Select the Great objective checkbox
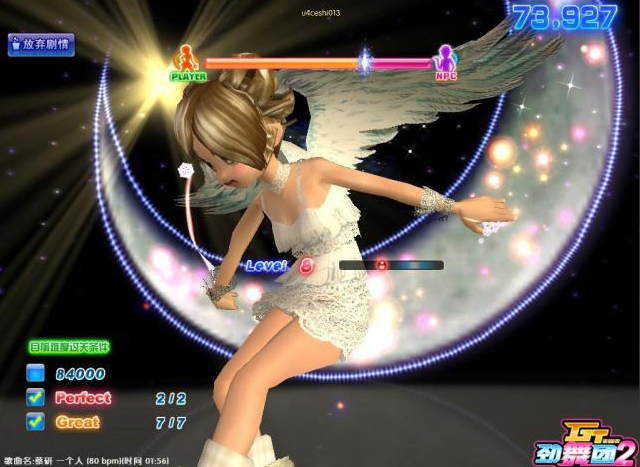640x467 pixels. [x=35, y=422]
